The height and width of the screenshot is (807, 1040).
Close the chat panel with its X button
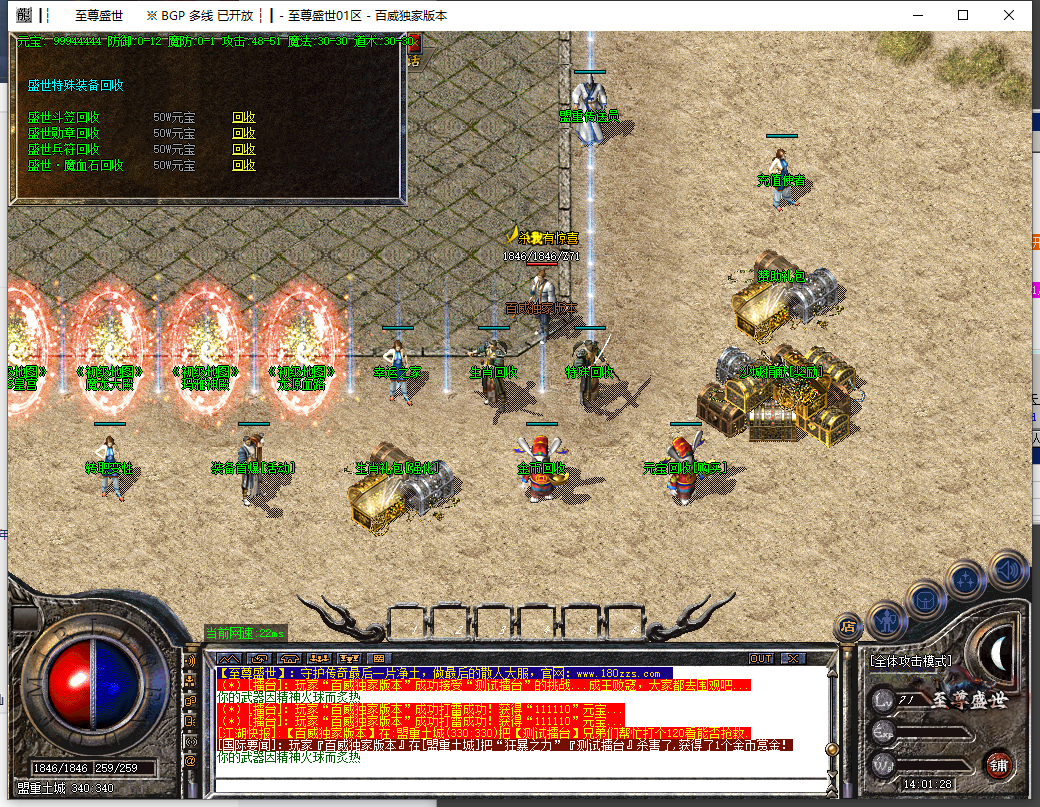792,658
